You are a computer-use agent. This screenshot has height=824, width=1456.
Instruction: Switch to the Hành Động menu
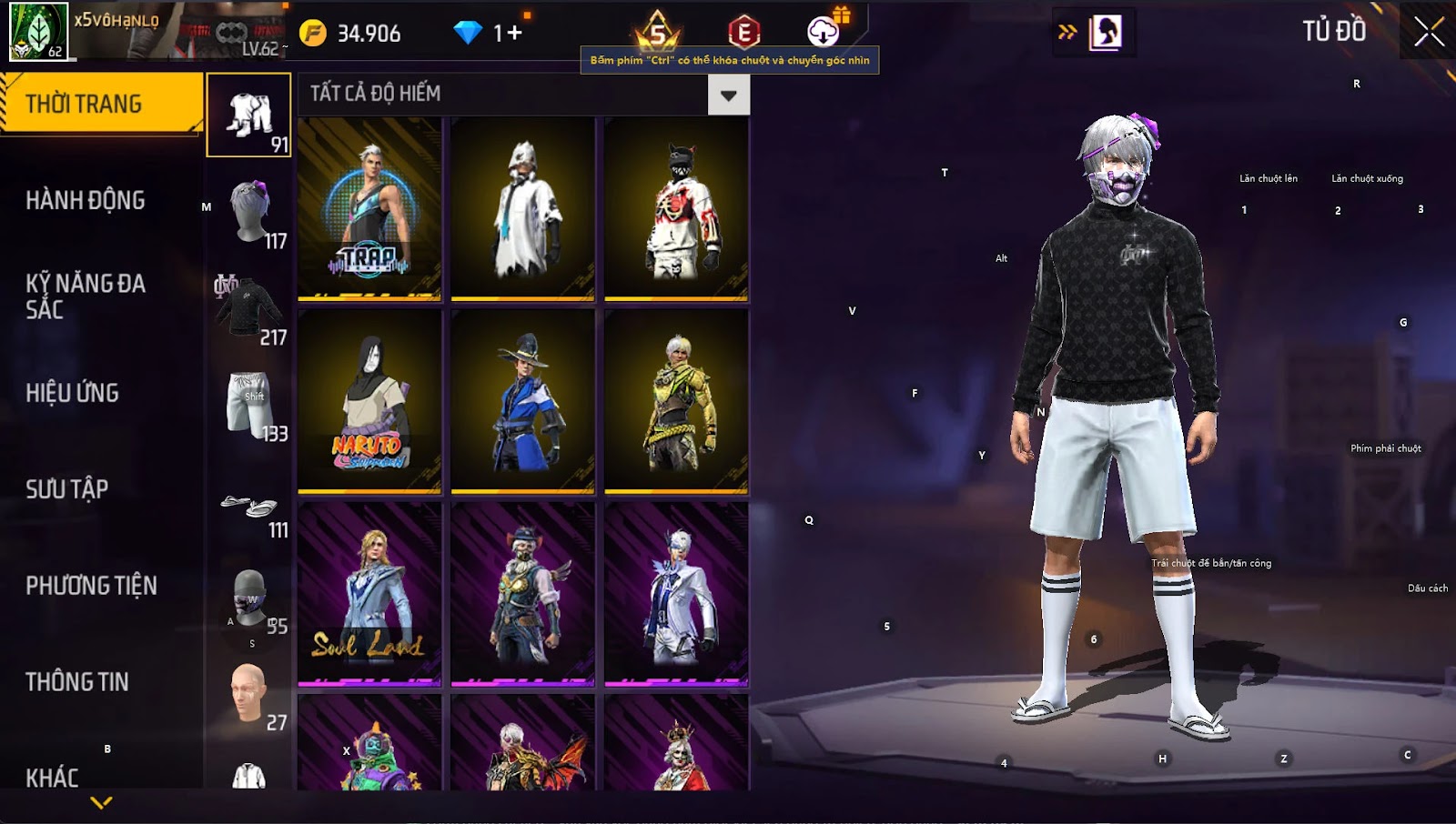click(86, 200)
